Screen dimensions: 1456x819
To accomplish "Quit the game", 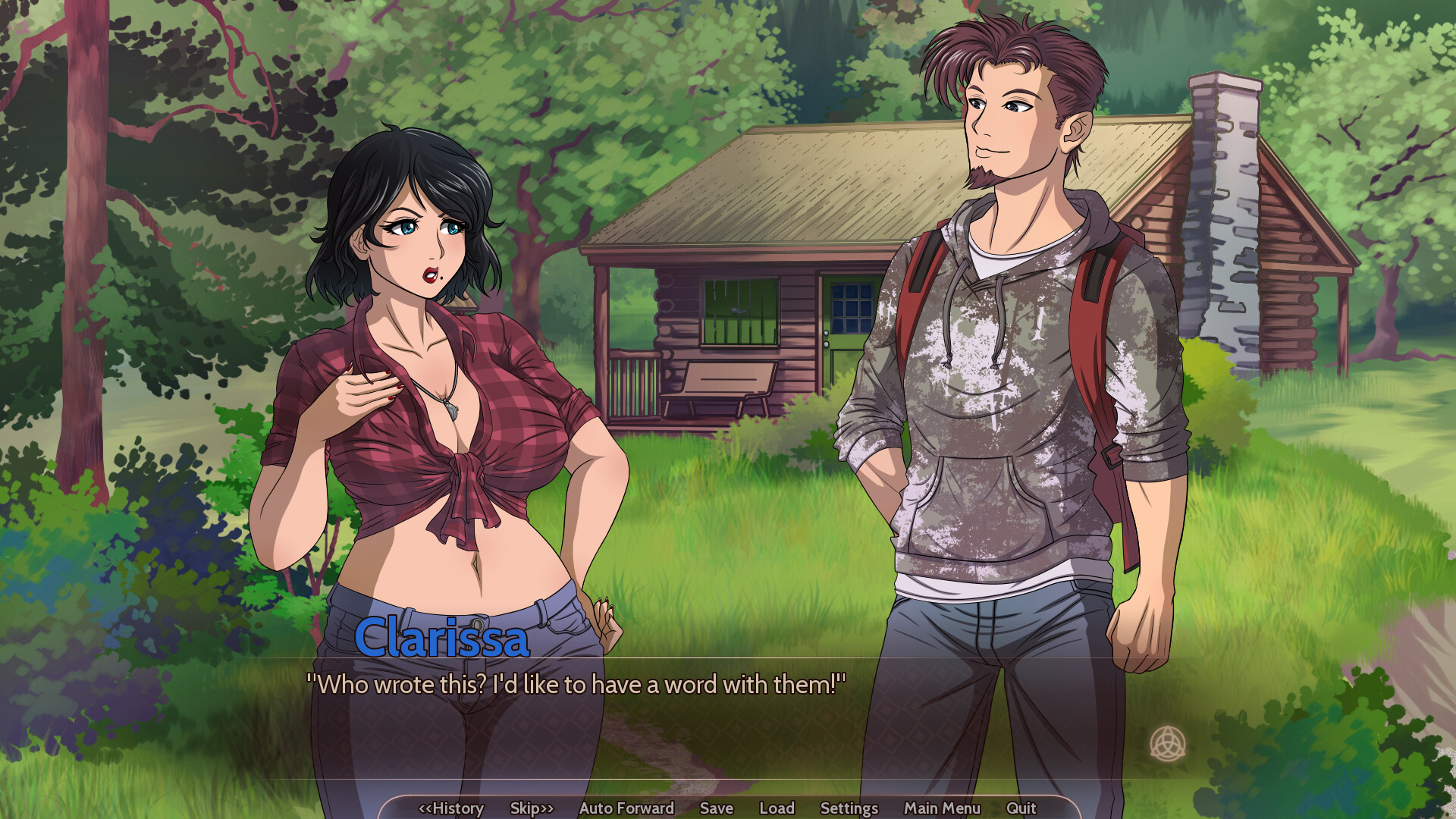I will point(1021,808).
